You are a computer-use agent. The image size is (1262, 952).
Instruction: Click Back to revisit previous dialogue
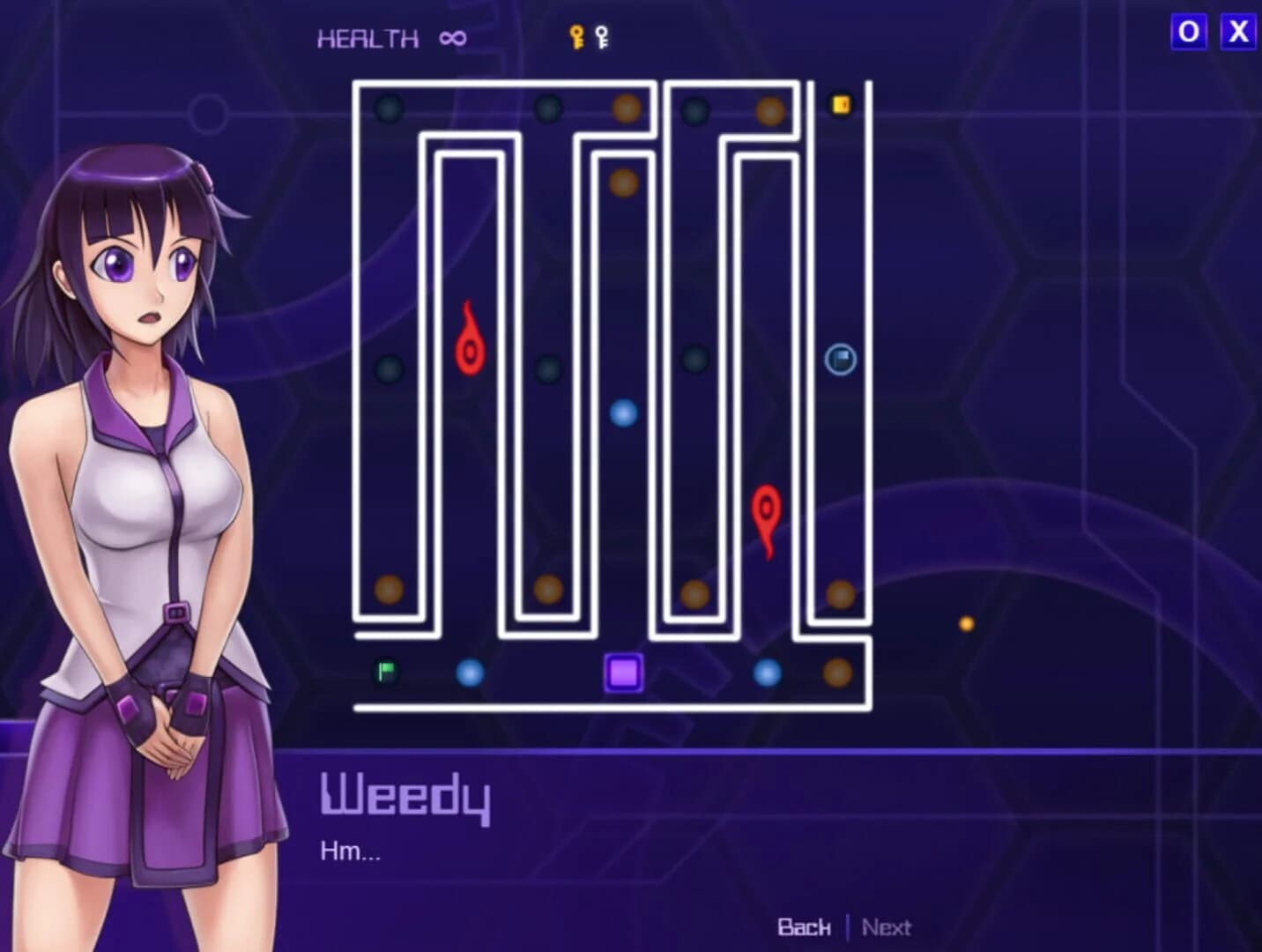(x=803, y=927)
